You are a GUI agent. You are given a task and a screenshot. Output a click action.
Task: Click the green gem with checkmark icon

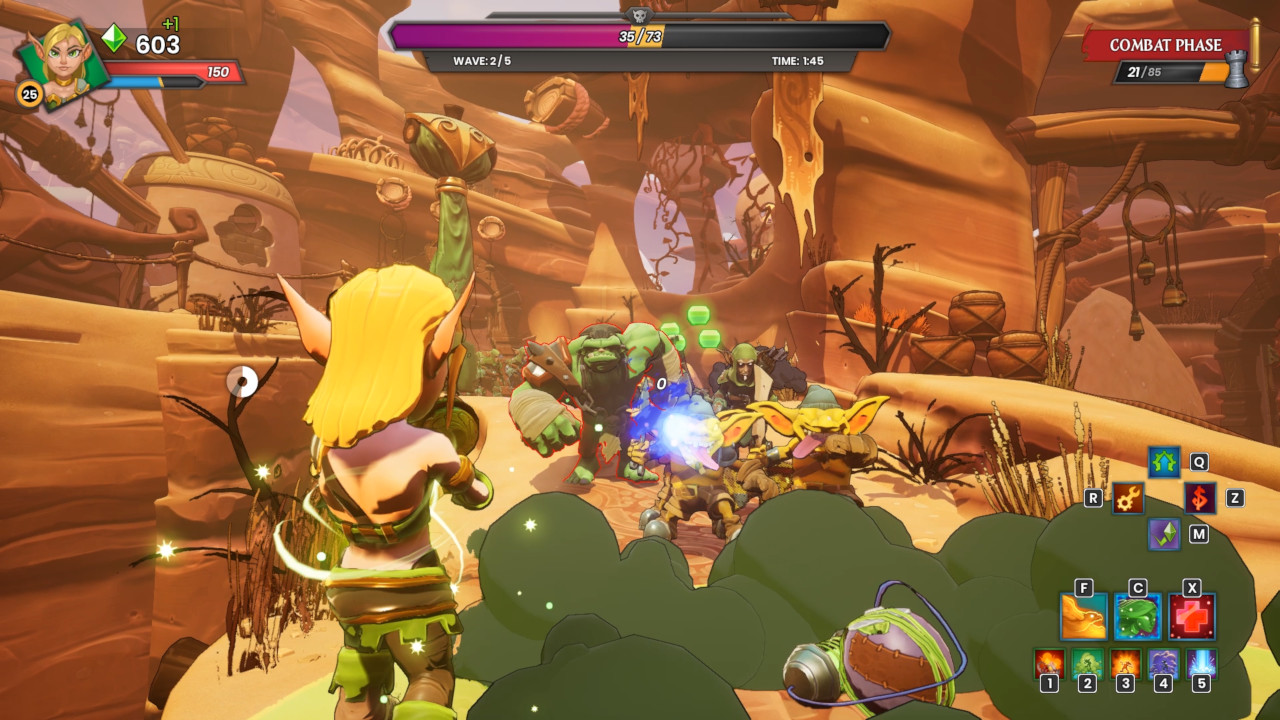(1164, 534)
